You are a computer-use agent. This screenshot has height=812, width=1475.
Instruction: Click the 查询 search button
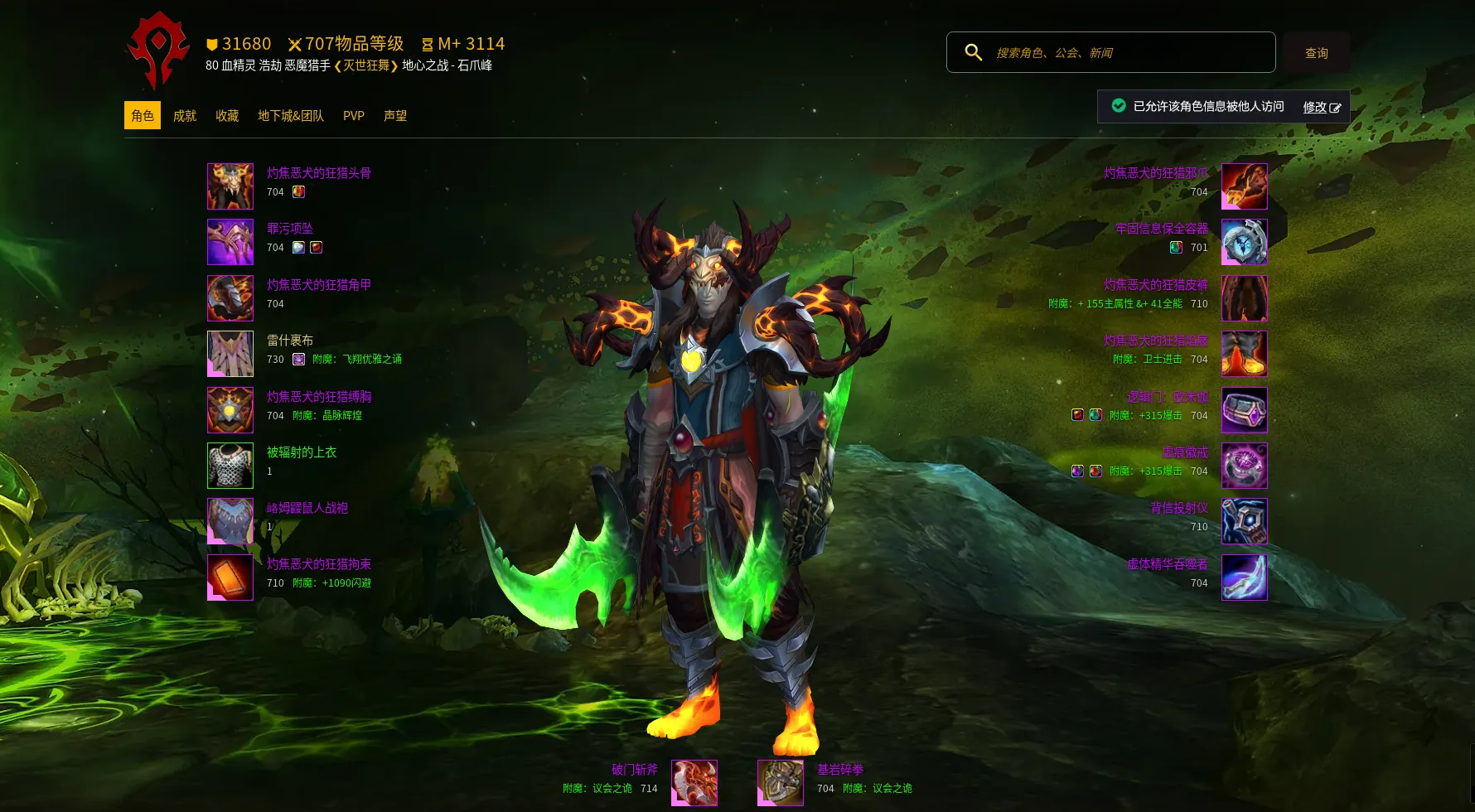[1316, 53]
